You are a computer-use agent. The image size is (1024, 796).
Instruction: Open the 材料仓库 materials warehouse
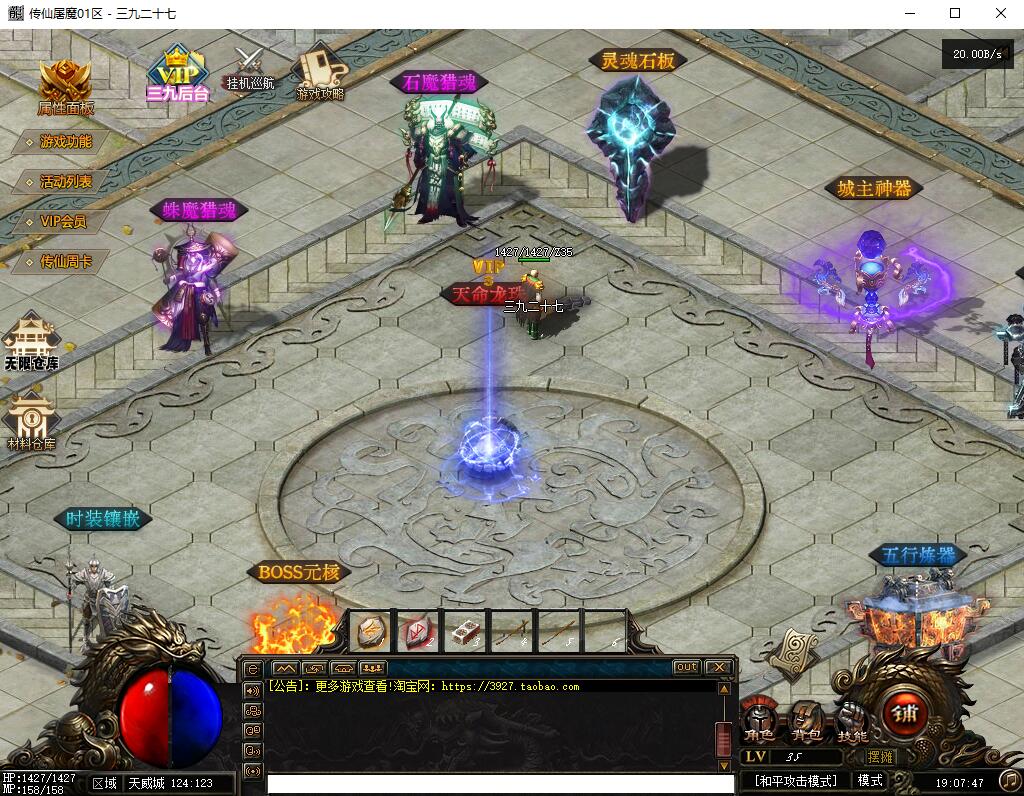[x=31, y=421]
